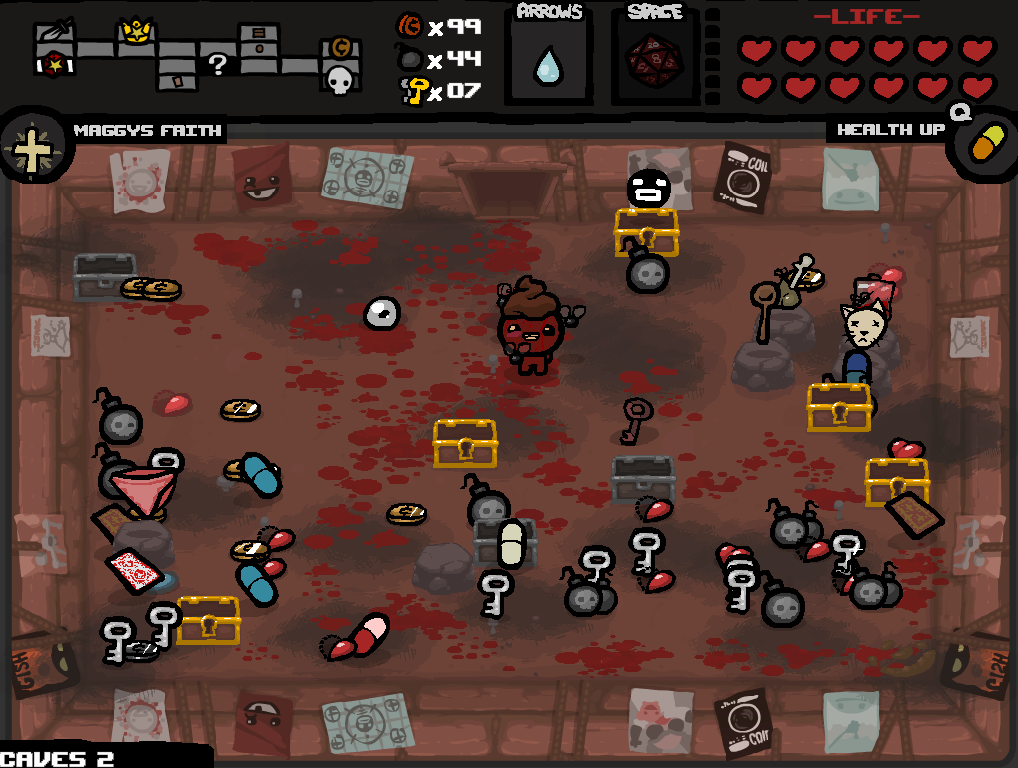Select the question mark secret room marker
Image resolution: width=1018 pixels, height=768 pixels.
coord(216,65)
